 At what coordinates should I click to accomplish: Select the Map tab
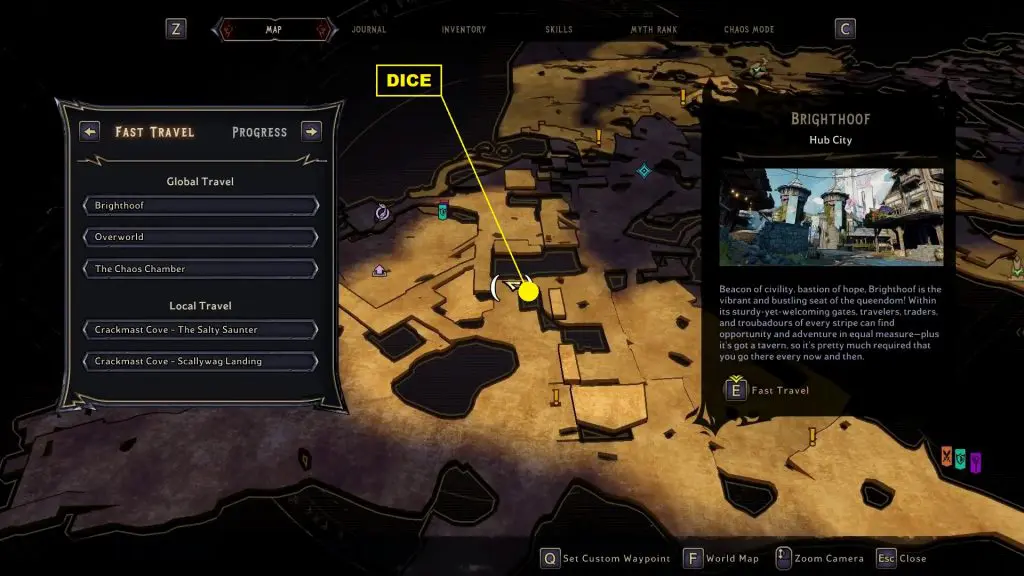tap(273, 30)
